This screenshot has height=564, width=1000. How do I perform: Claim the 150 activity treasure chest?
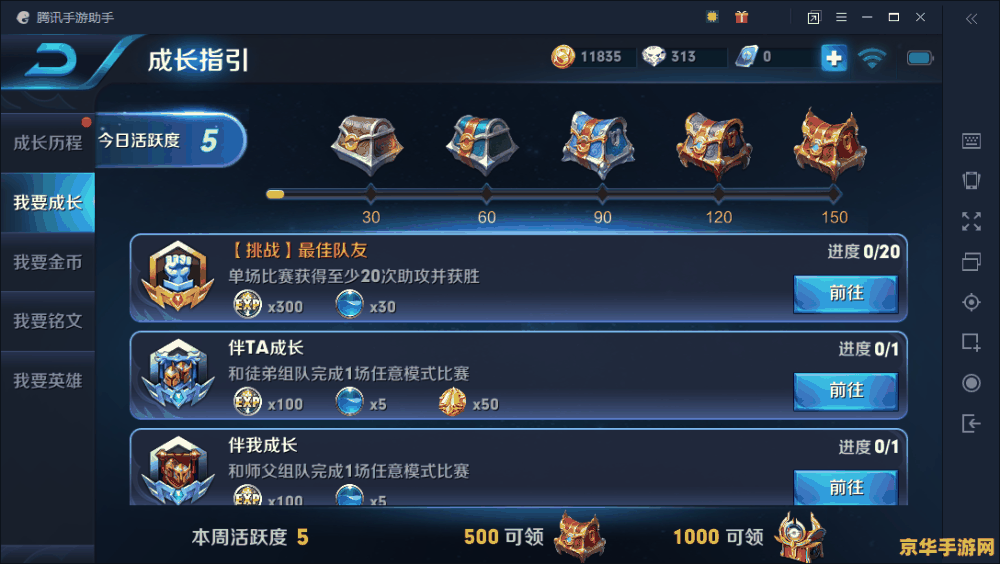click(x=830, y=144)
